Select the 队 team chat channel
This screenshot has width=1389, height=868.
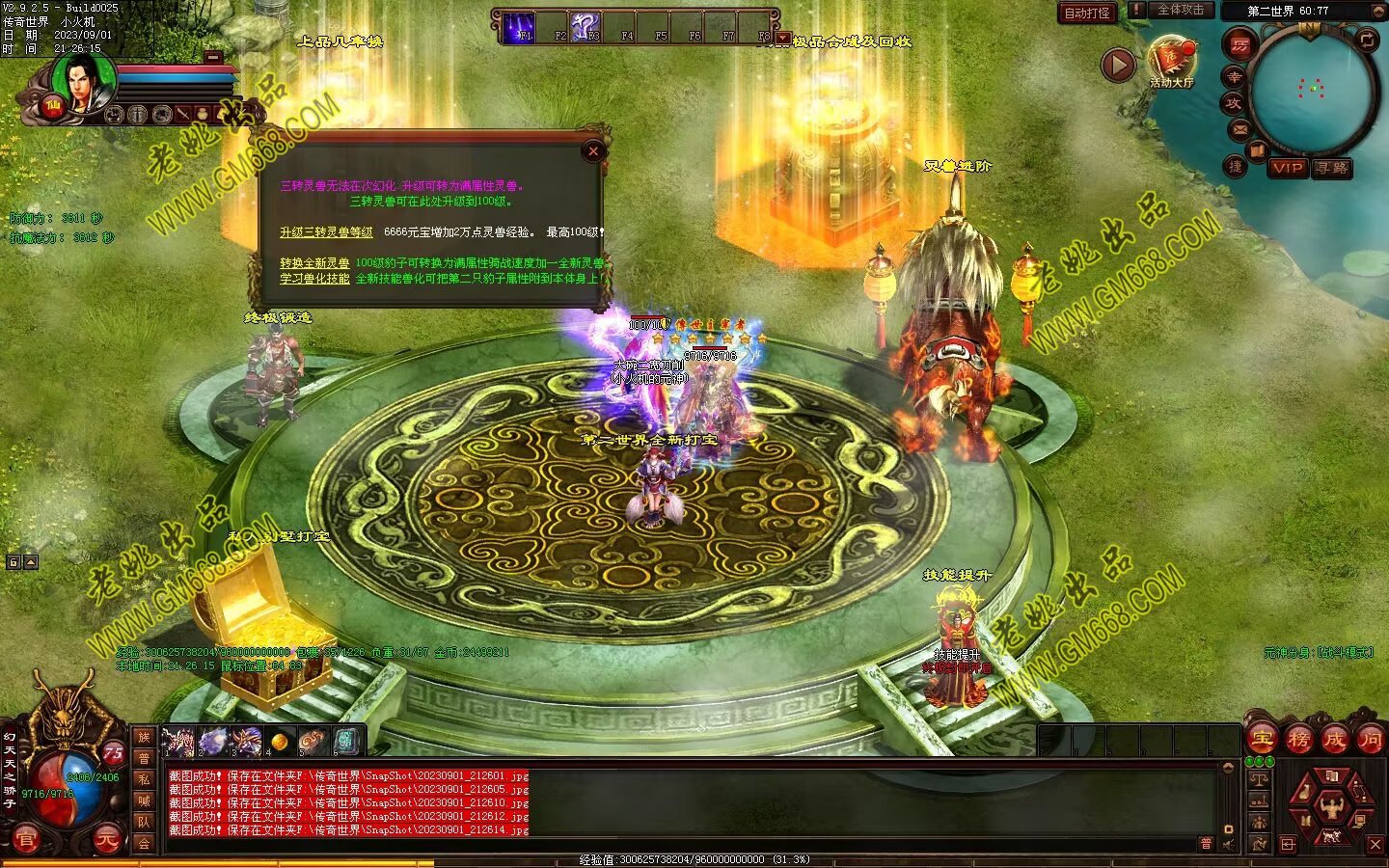coord(144,822)
